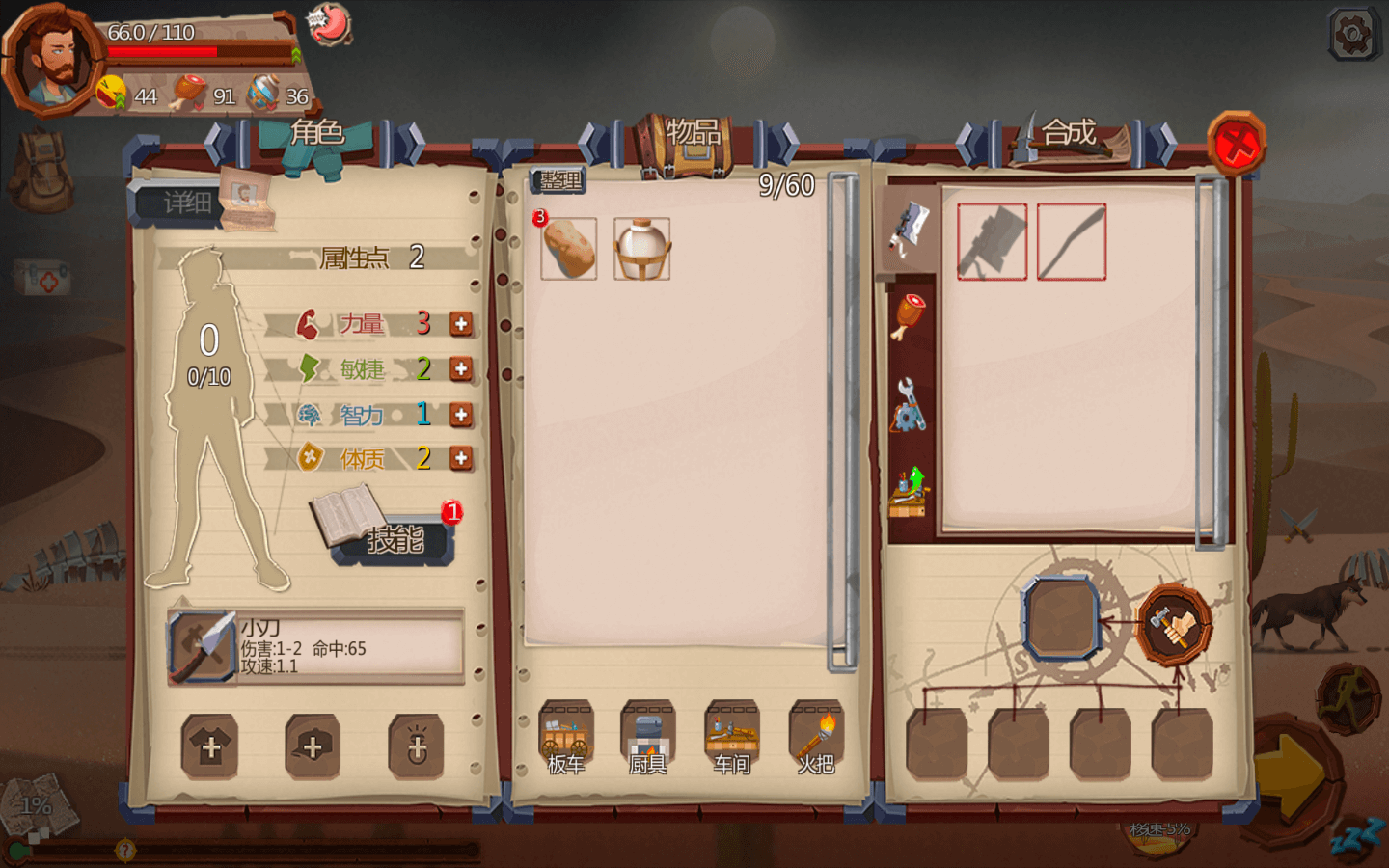Select the white jar item in inventory
This screenshot has height=868, width=1389.
tap(641, 249)
